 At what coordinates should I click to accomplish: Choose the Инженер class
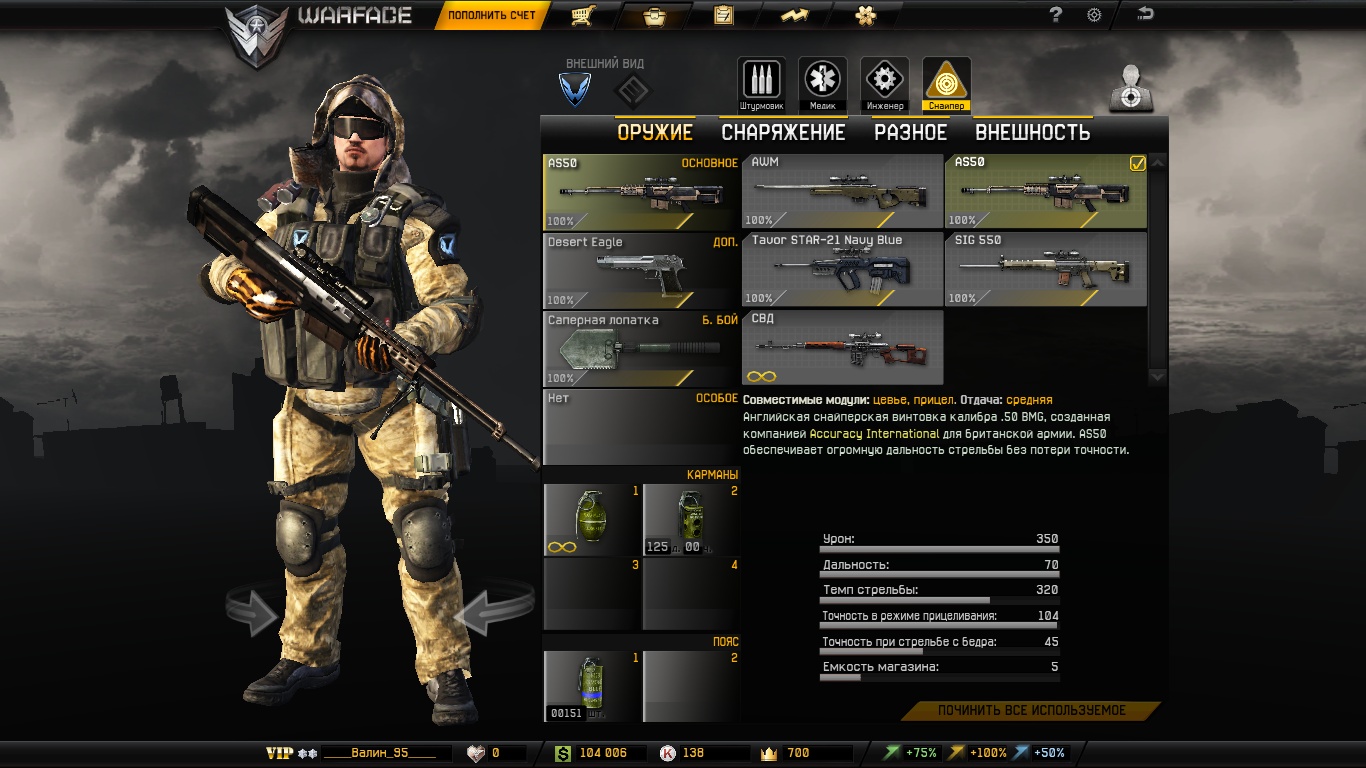tap(884, 83)
